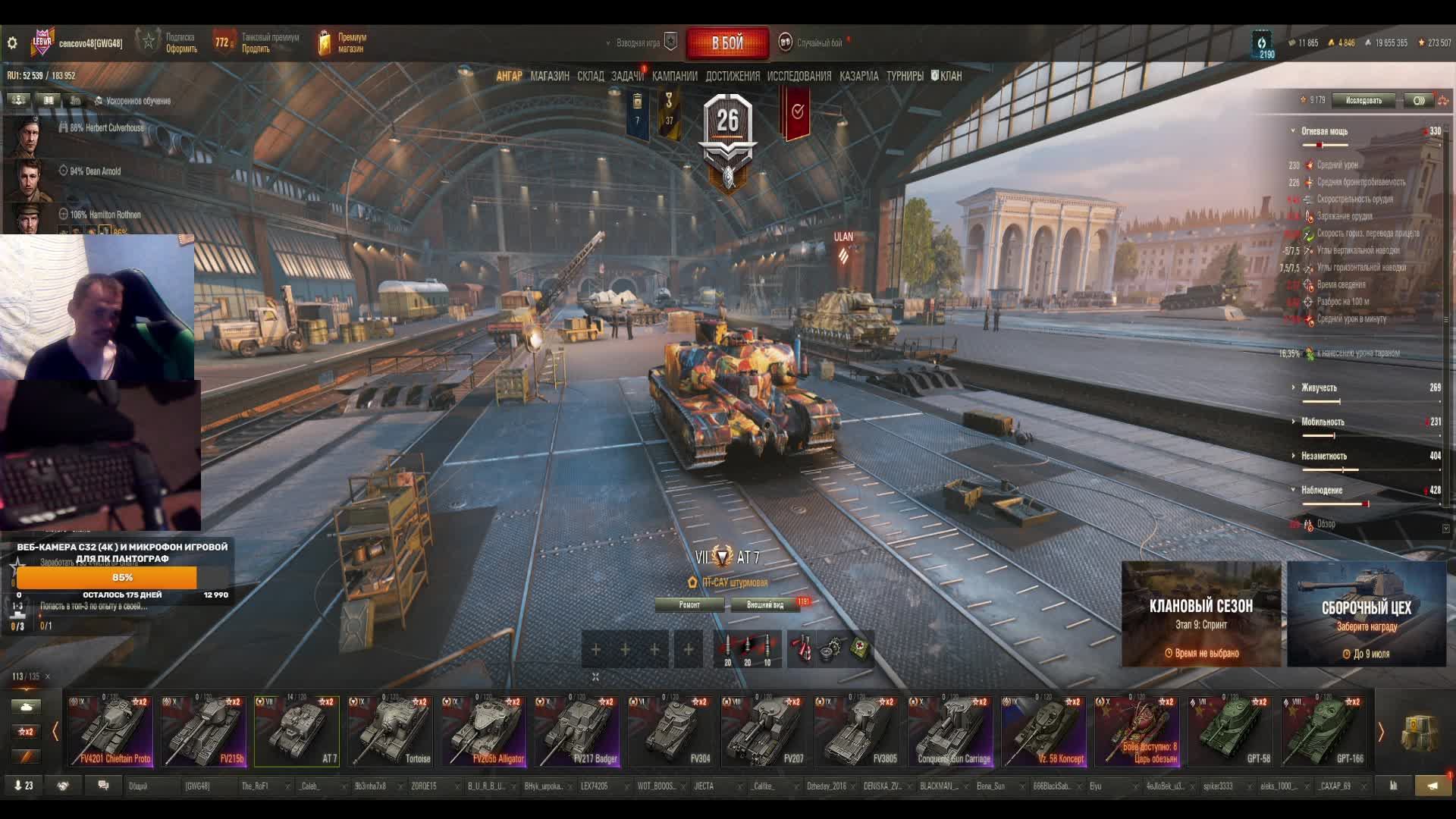Switch to the СКЛАД tab
Image resolution: width=1456 pixels, height=819 pixels.
pyautogui.click(x=590, y=76)
